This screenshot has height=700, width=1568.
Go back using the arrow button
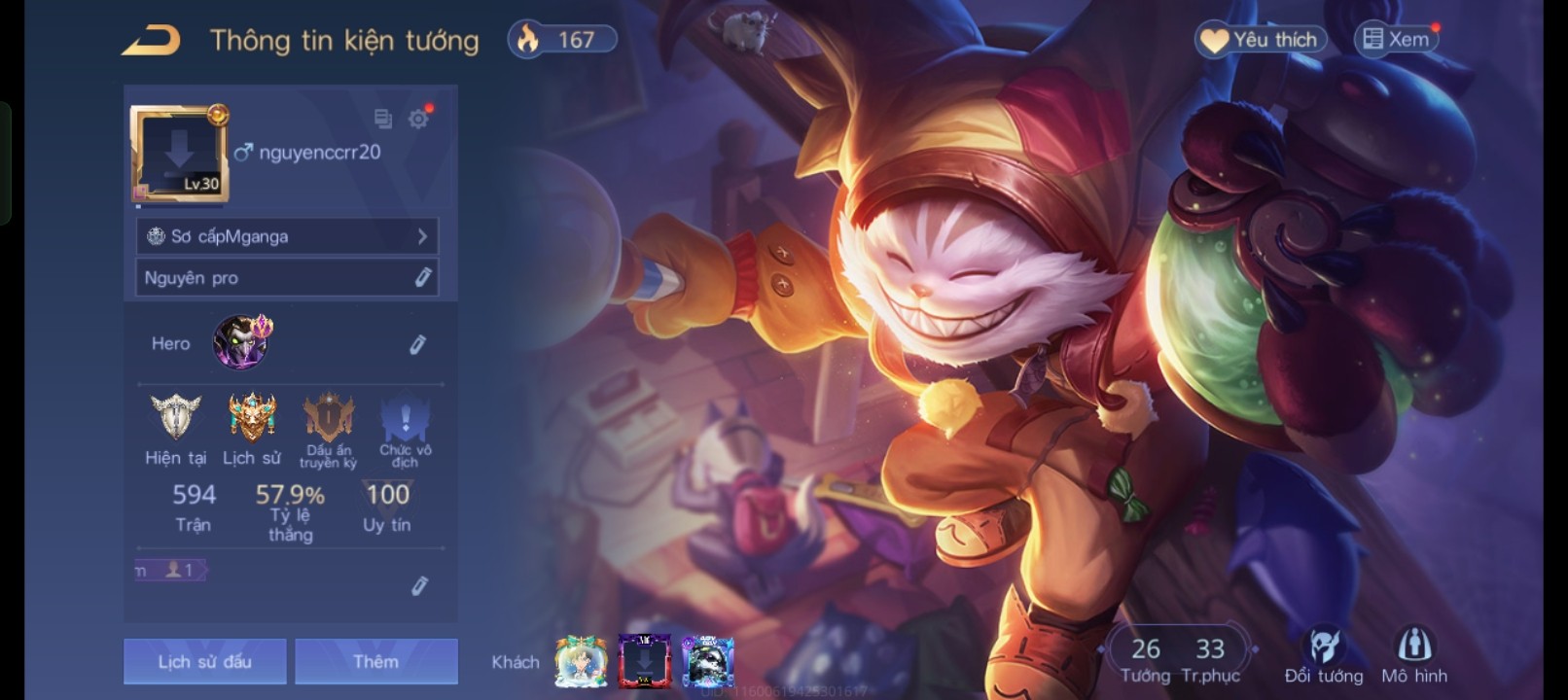(152, 40)
